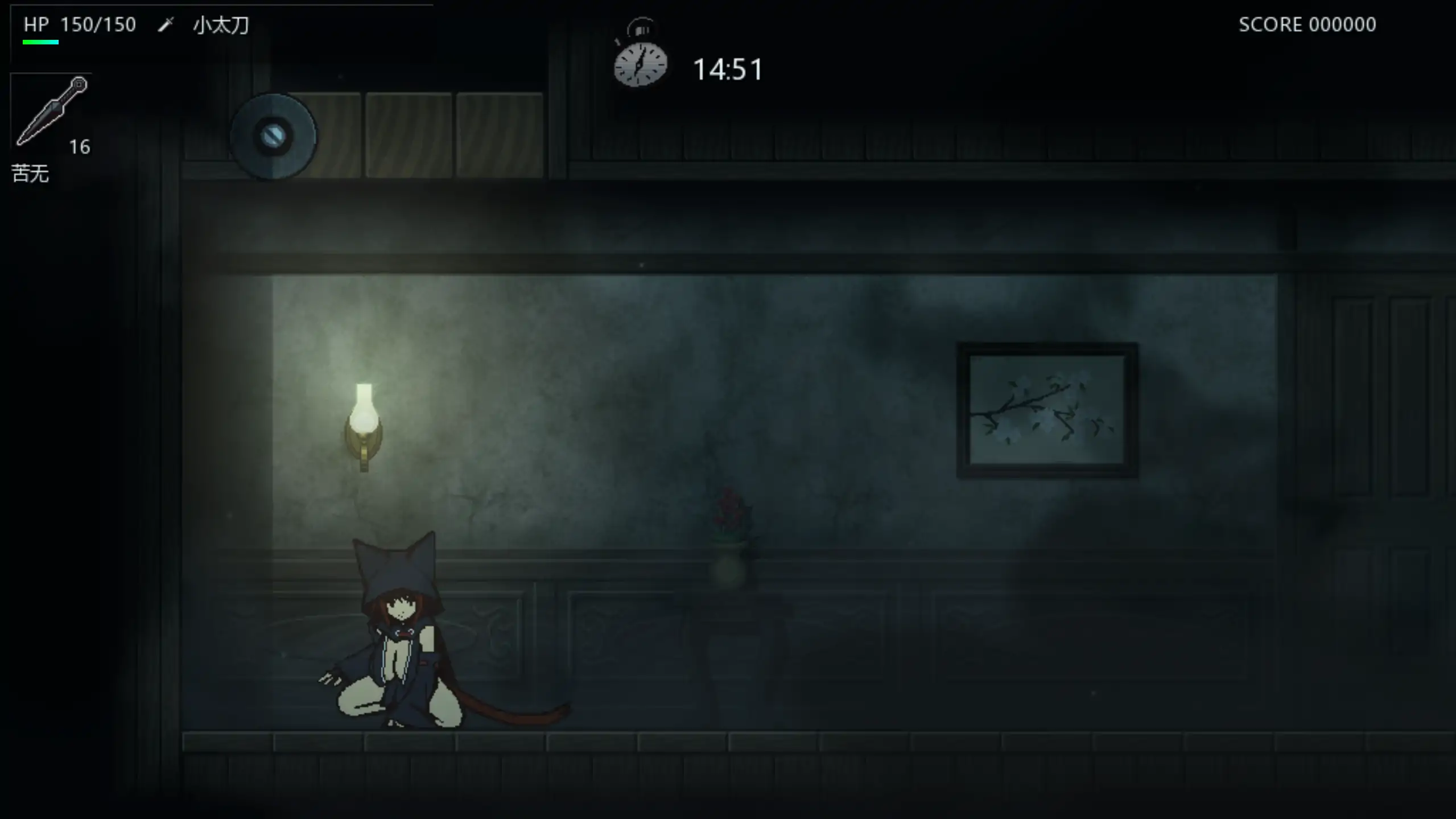Click the stopwatch timer icon
This screenshot has width=1456, height=819.
(642, 63)
